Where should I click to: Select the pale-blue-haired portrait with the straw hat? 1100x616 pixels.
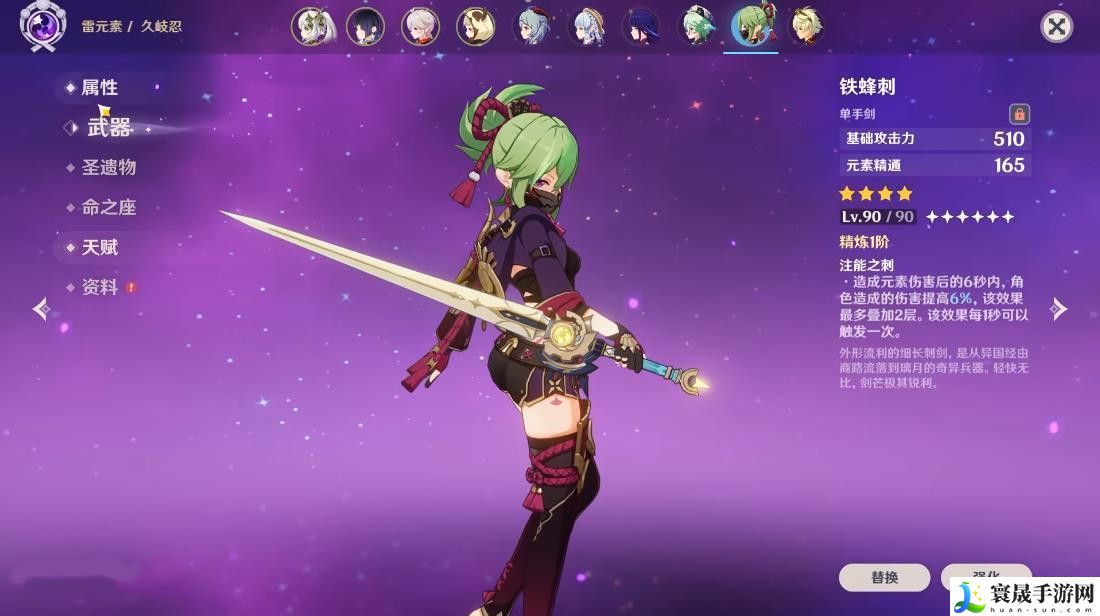tap(585, 27)
